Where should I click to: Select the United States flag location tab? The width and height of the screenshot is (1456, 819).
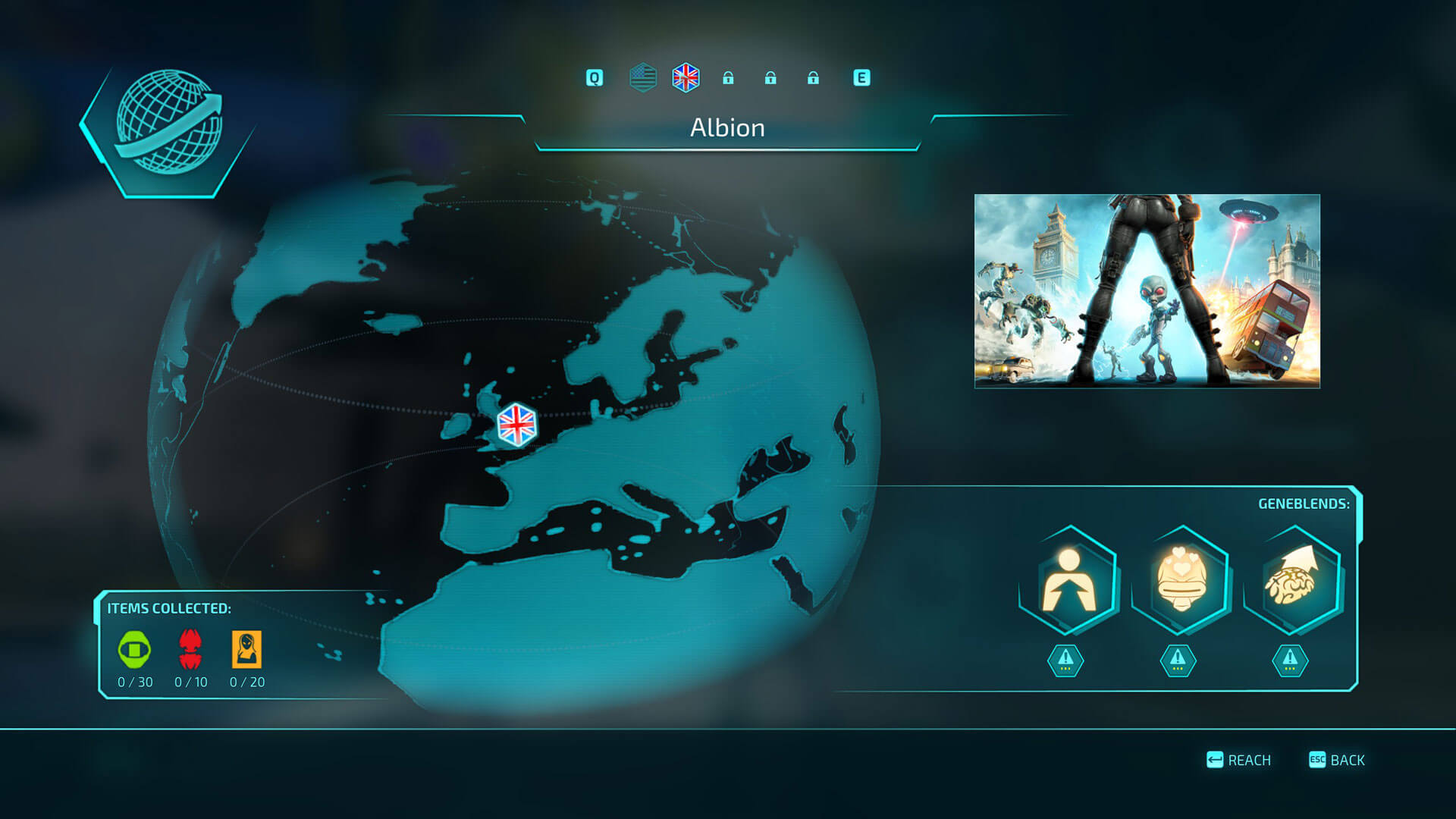pos(643,77)
